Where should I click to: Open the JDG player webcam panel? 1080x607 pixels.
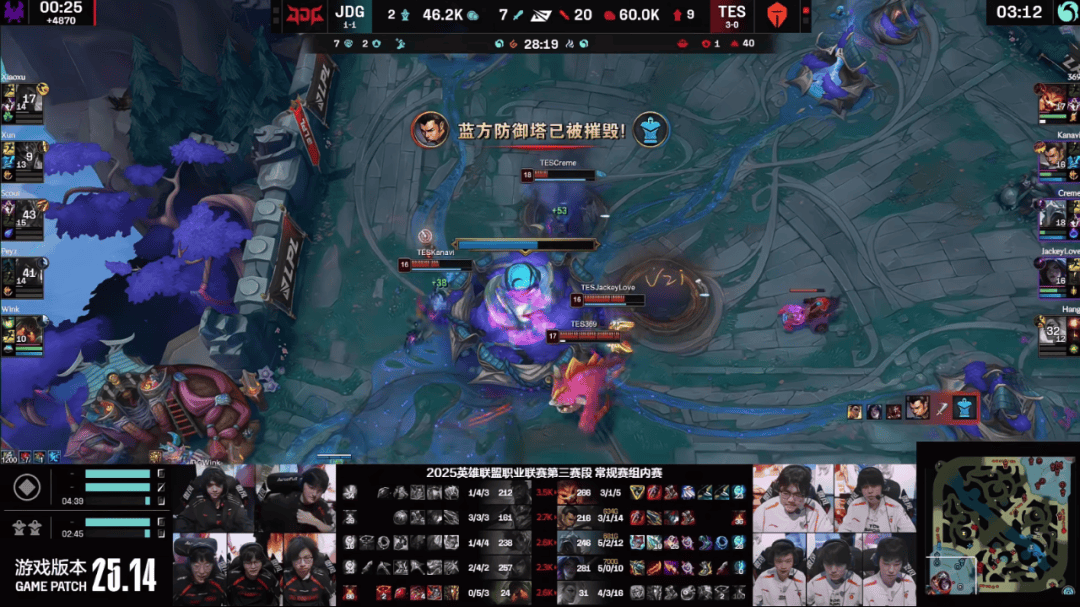[254, 534]
